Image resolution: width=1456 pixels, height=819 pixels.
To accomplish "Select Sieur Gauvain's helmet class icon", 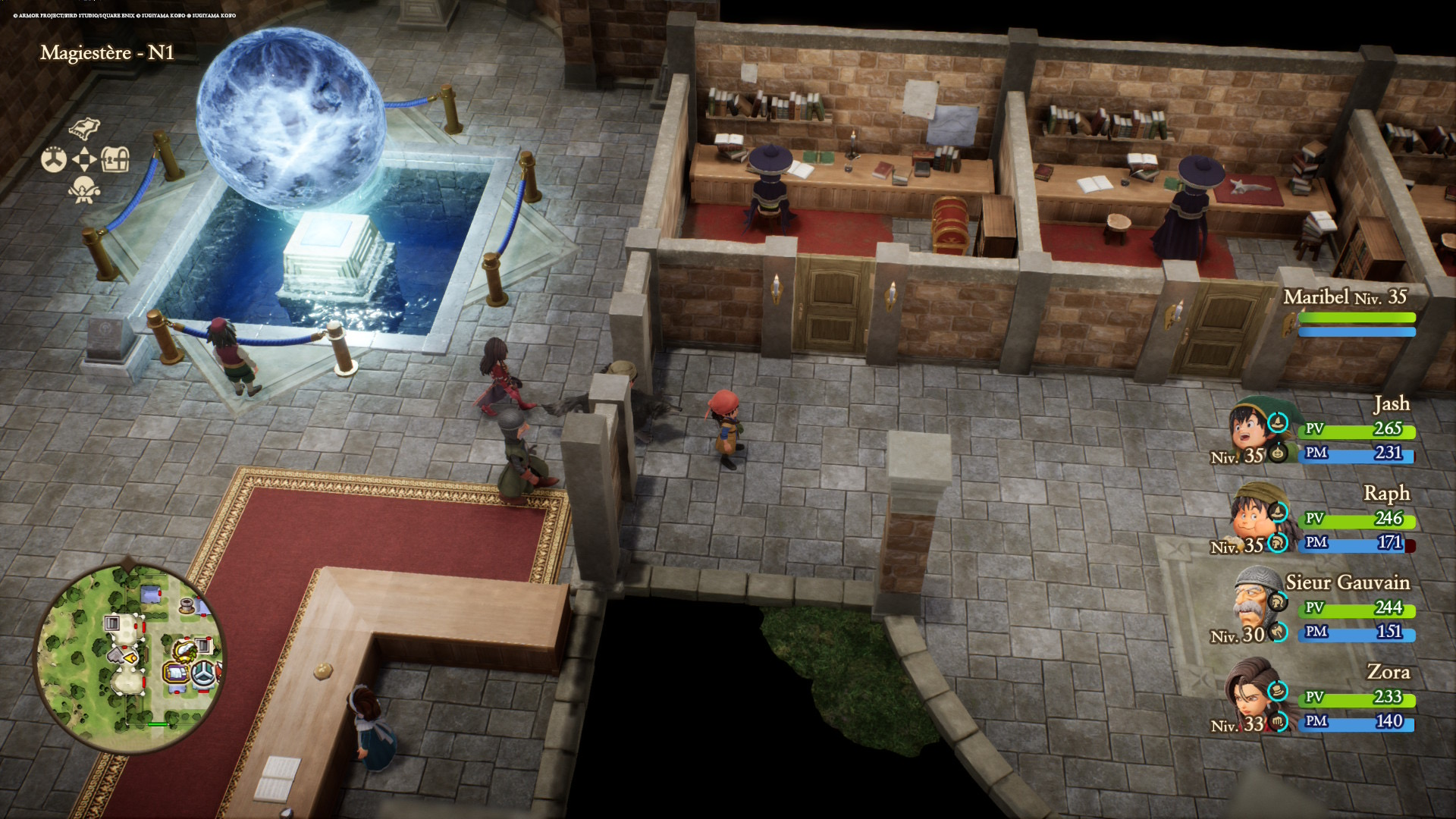I will (1277, 601).
